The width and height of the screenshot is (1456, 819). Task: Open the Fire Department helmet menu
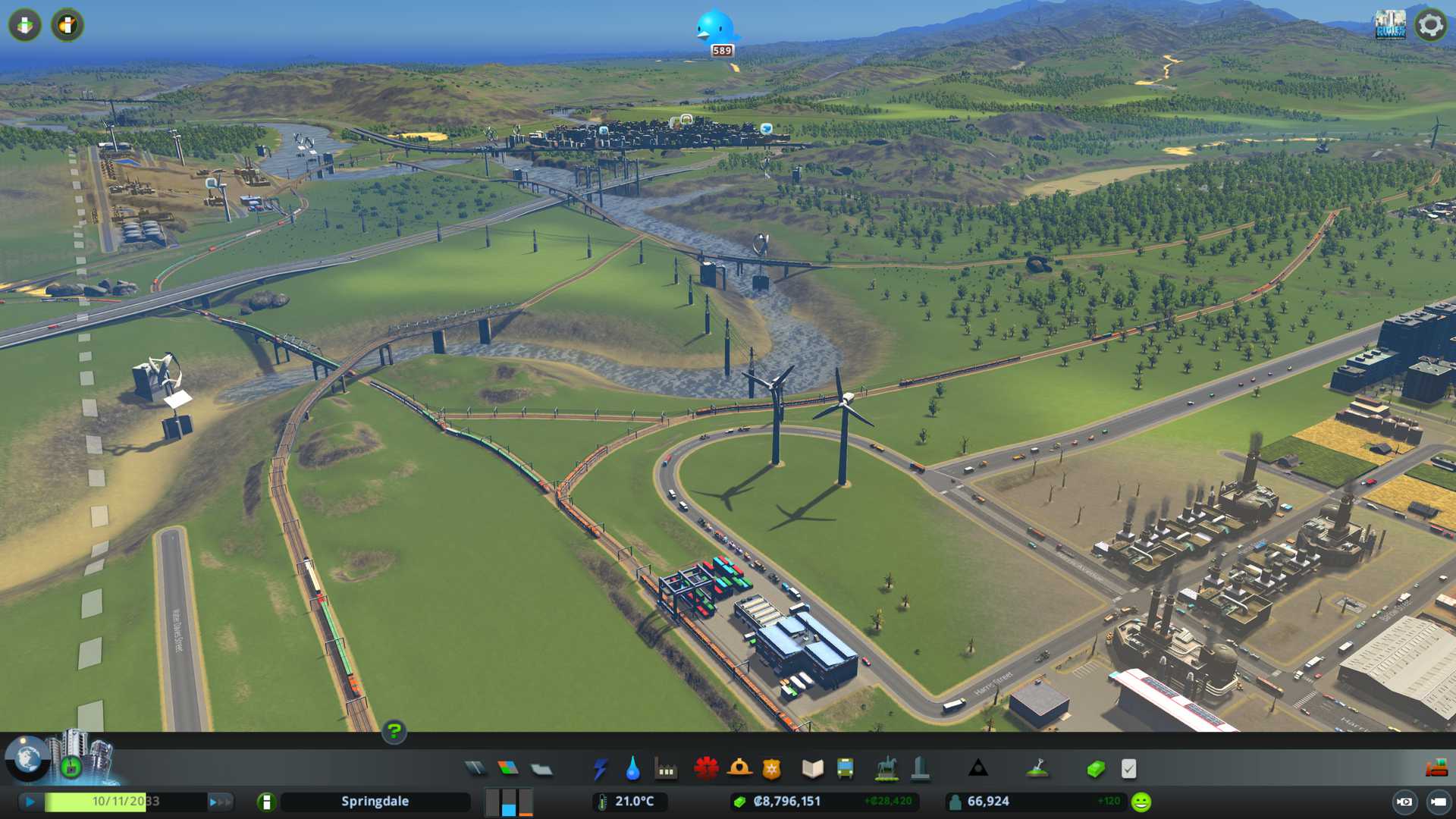(x=739, y=769)
